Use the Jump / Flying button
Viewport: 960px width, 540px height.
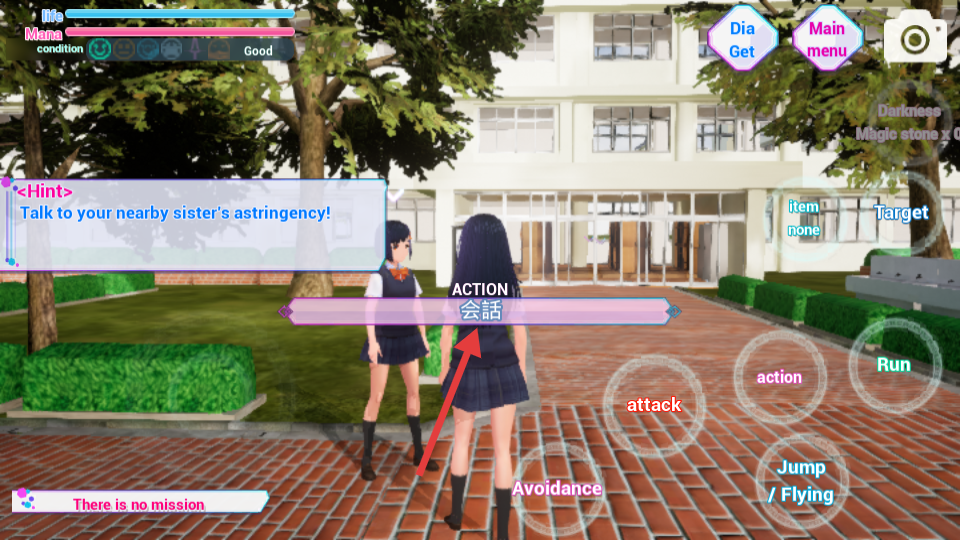(801, 481)
